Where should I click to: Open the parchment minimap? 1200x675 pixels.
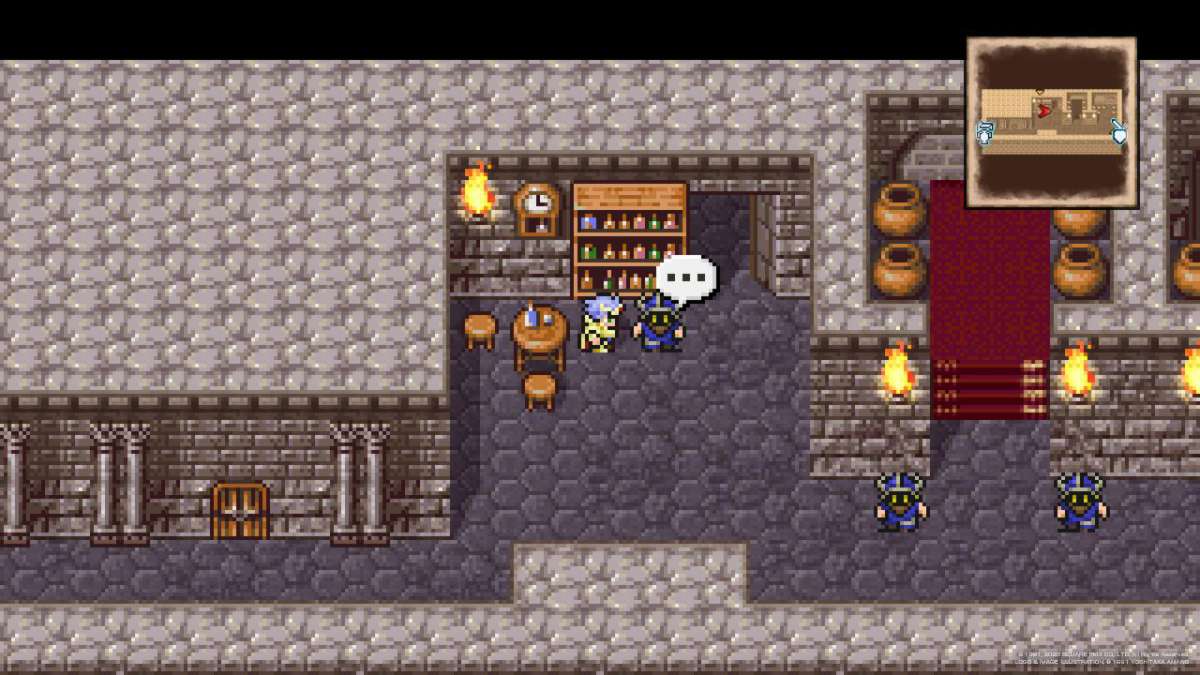tap(1051, 122)
